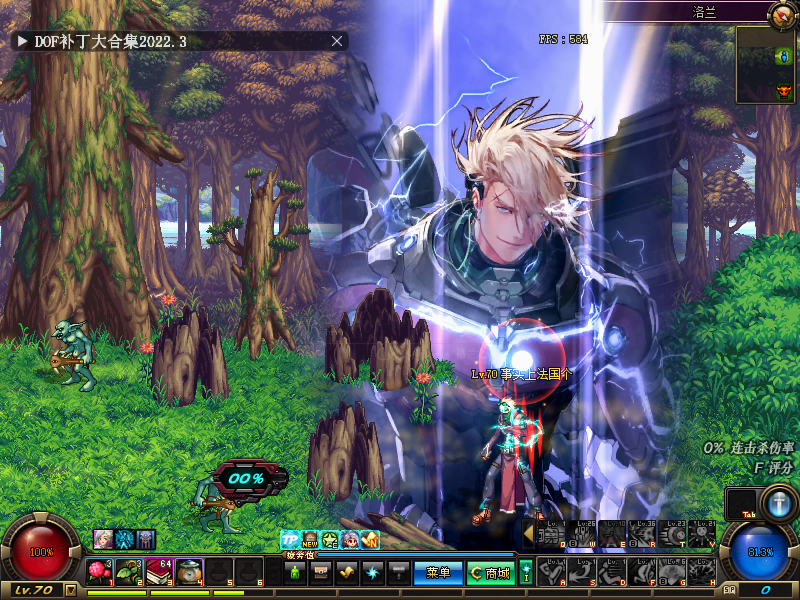The width and height of the screenshot is (800, 600).
Task: Use the clock jar item in slot 4
Action: (190, 572)
